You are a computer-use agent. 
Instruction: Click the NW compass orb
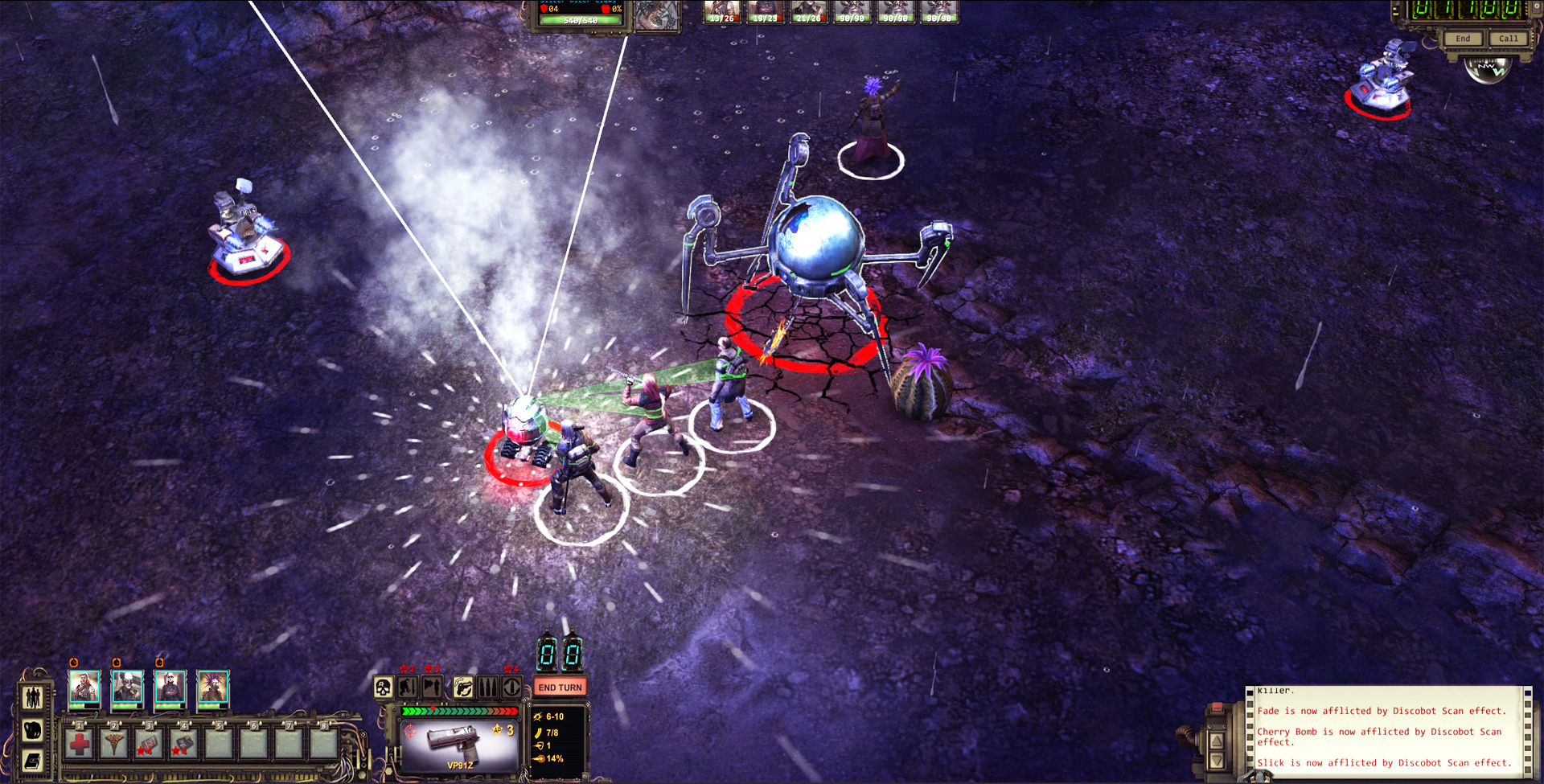coord(1487,70)
